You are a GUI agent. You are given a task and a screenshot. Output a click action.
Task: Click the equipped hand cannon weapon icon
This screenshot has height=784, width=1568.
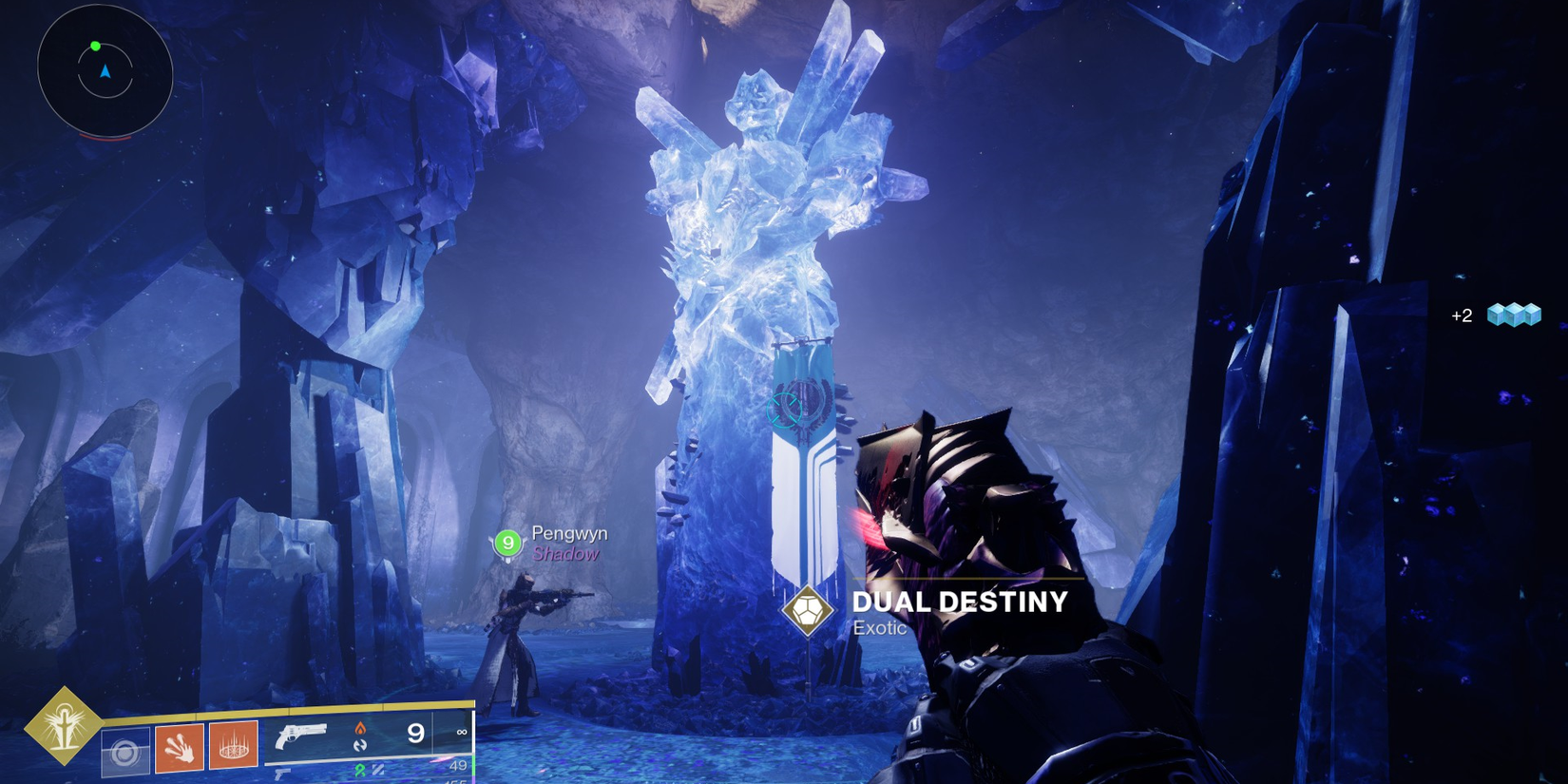click(x=302, y=737)
